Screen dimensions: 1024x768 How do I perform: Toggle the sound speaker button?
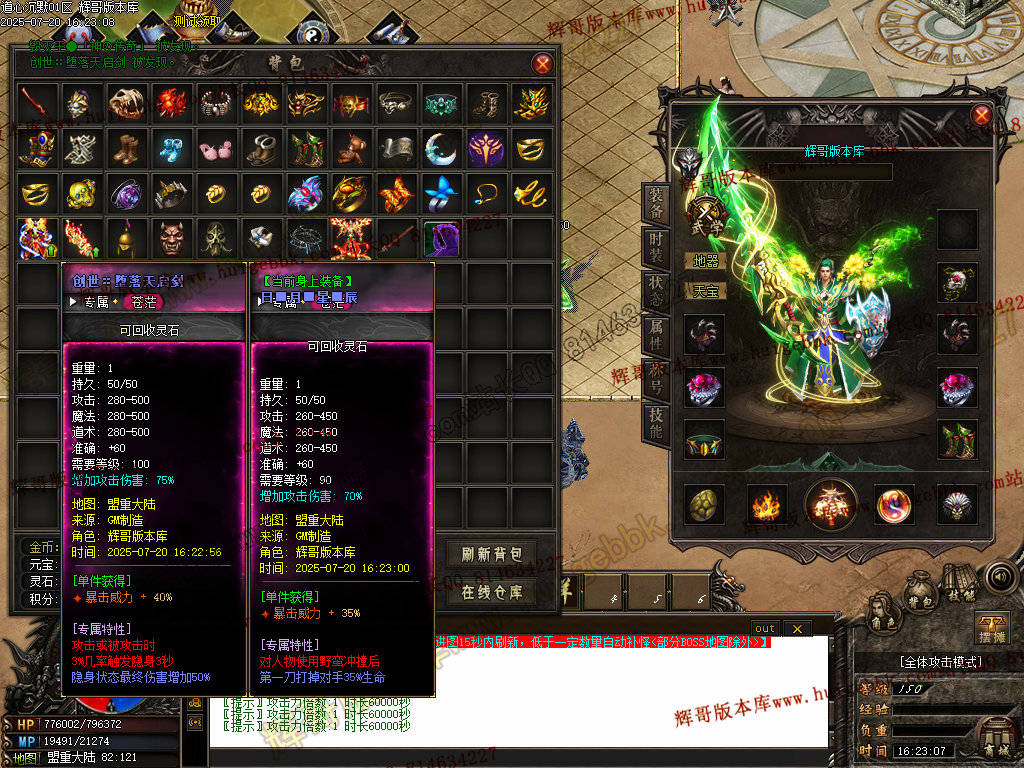pos(999,577)
